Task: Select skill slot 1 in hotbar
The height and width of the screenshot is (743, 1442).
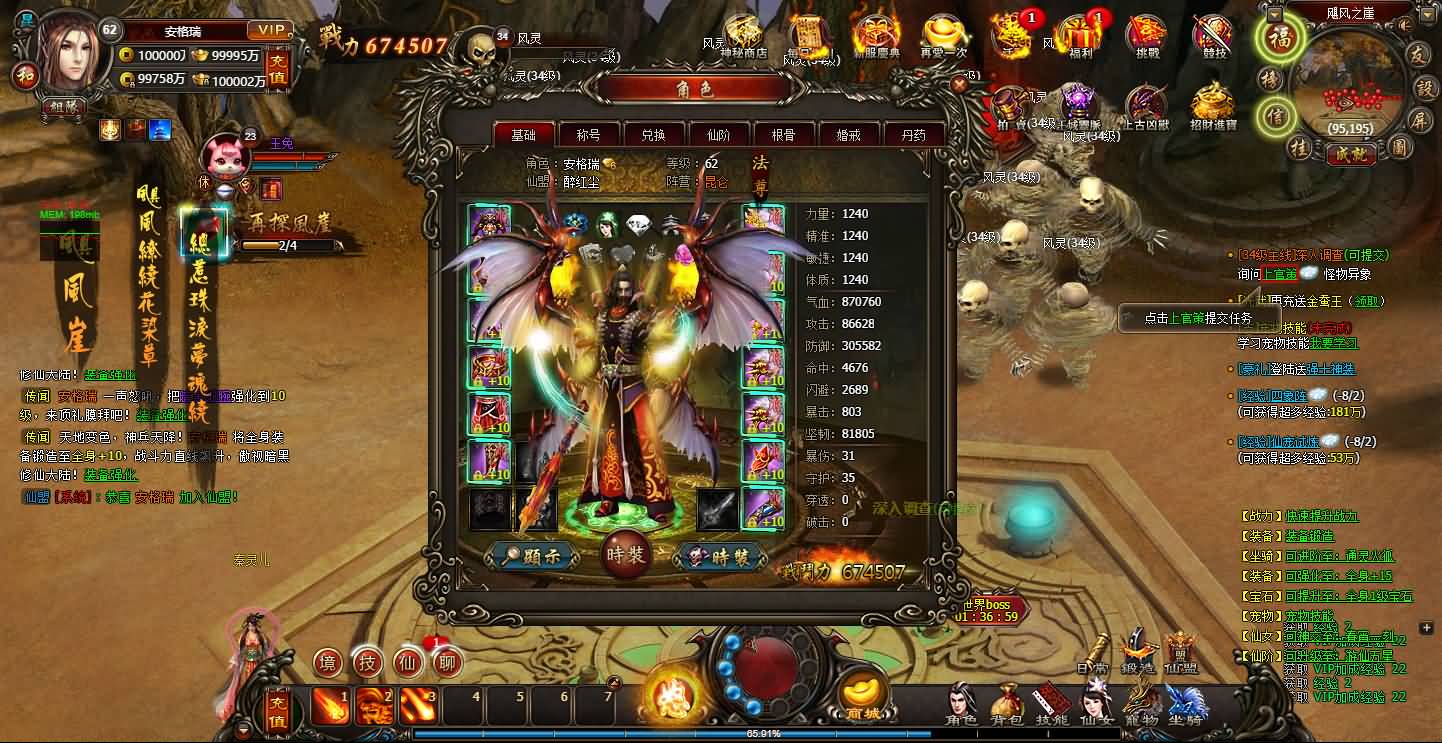Action: tap(332, 705)
